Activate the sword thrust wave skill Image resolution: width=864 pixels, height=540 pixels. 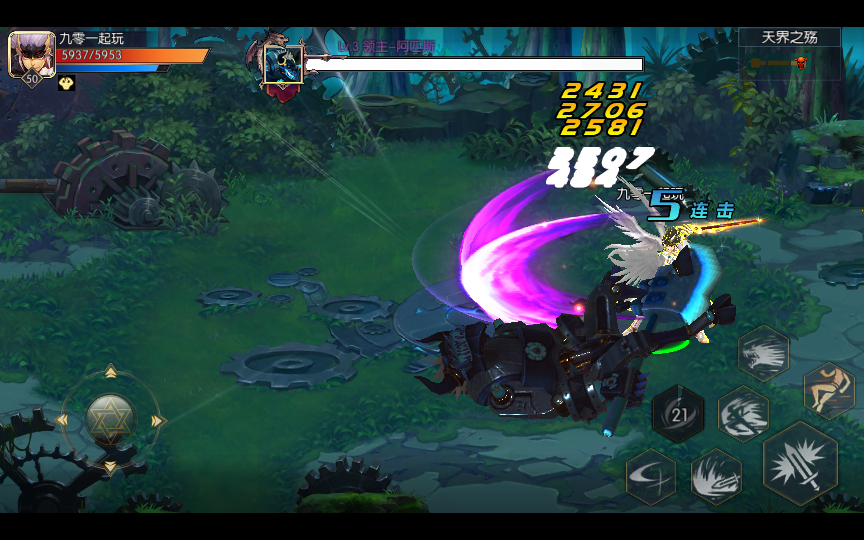click(716, 476)
